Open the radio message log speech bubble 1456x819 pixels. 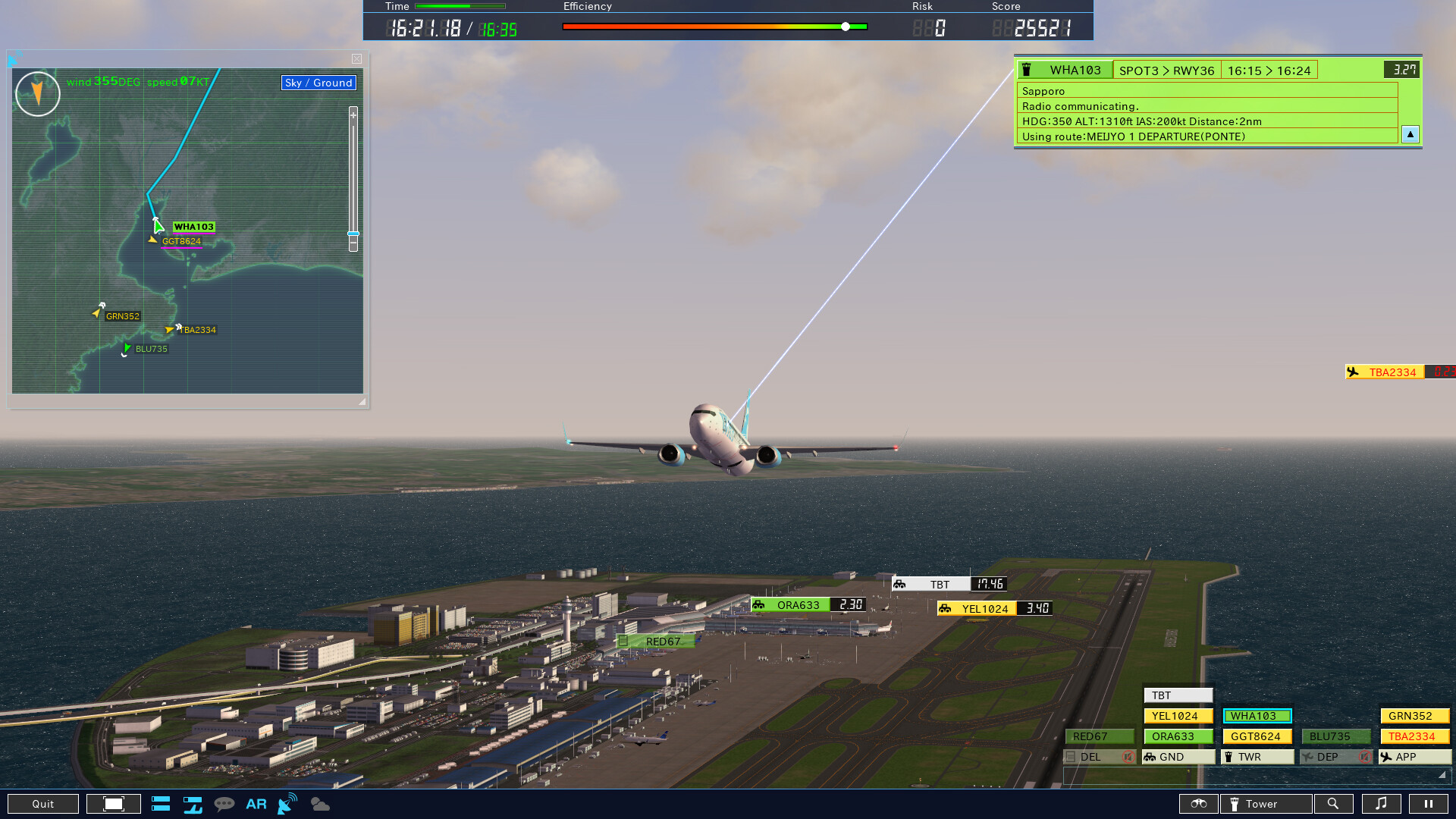225,804
